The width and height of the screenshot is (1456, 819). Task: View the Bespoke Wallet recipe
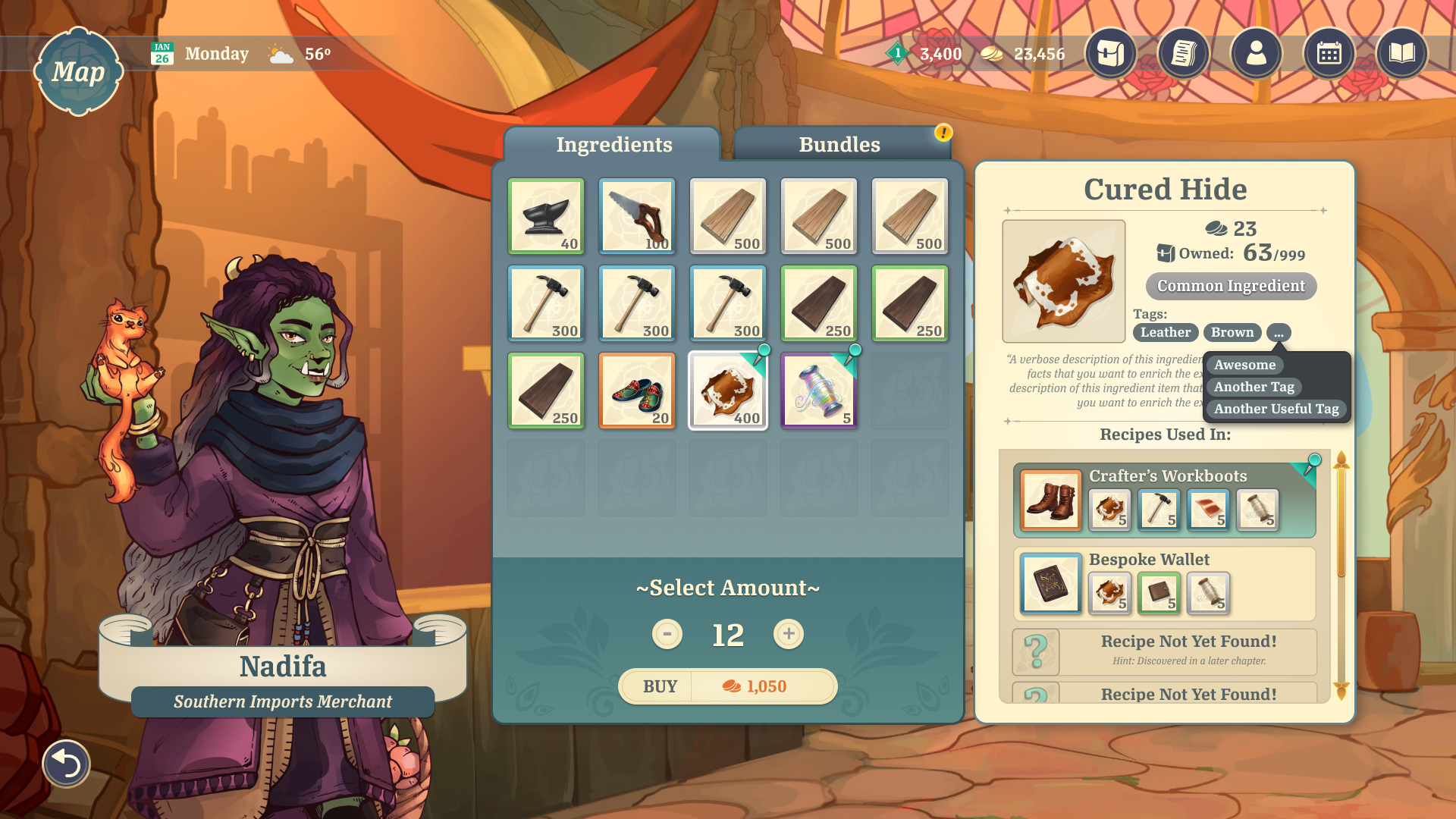coord(1164,583)
